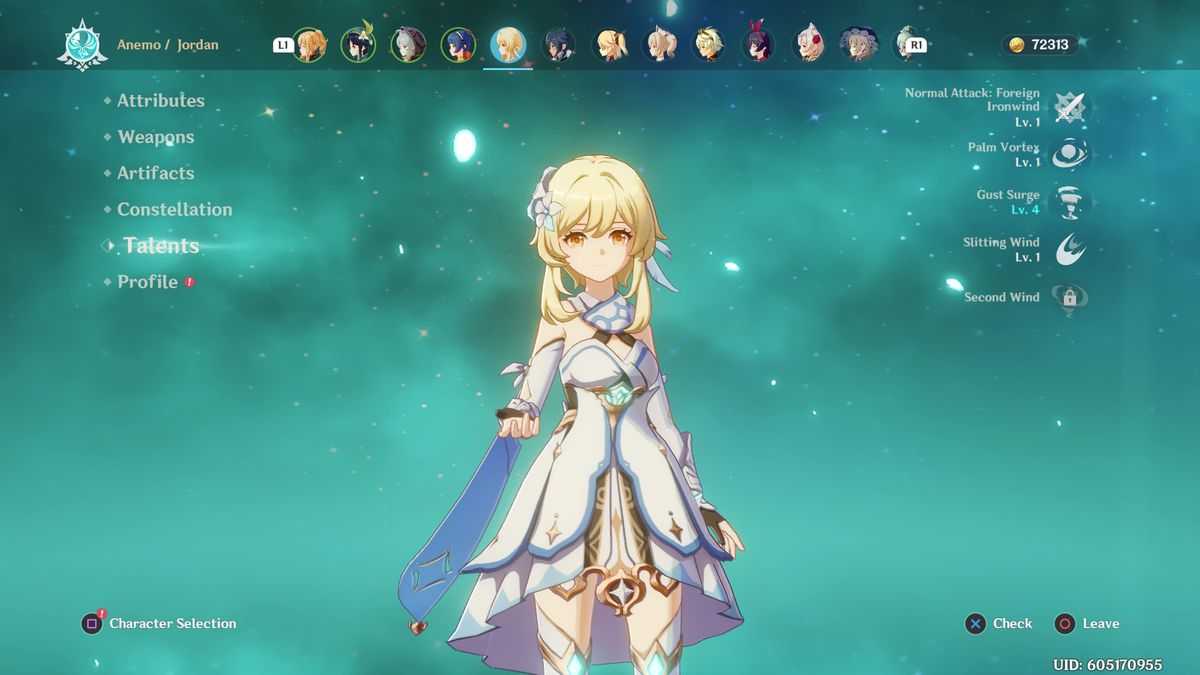The height and width of the screenshot is (675, 1200).
Task: View the Slitting Wind passive talent
Action: 1070,249
